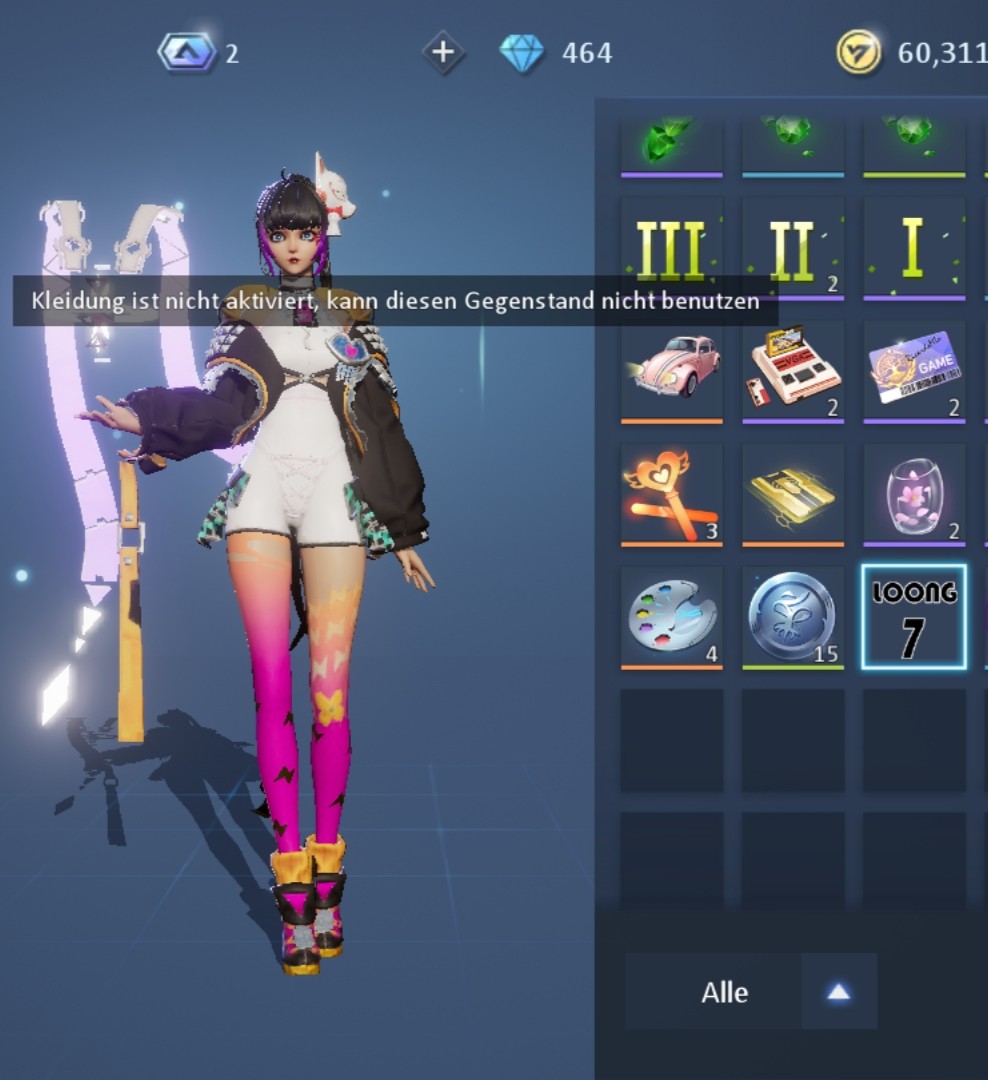Image resolution: width=988 pixels, height=1080 pixels.
Task: Select the glass jar with flower
Action: (x=913, y=494)
